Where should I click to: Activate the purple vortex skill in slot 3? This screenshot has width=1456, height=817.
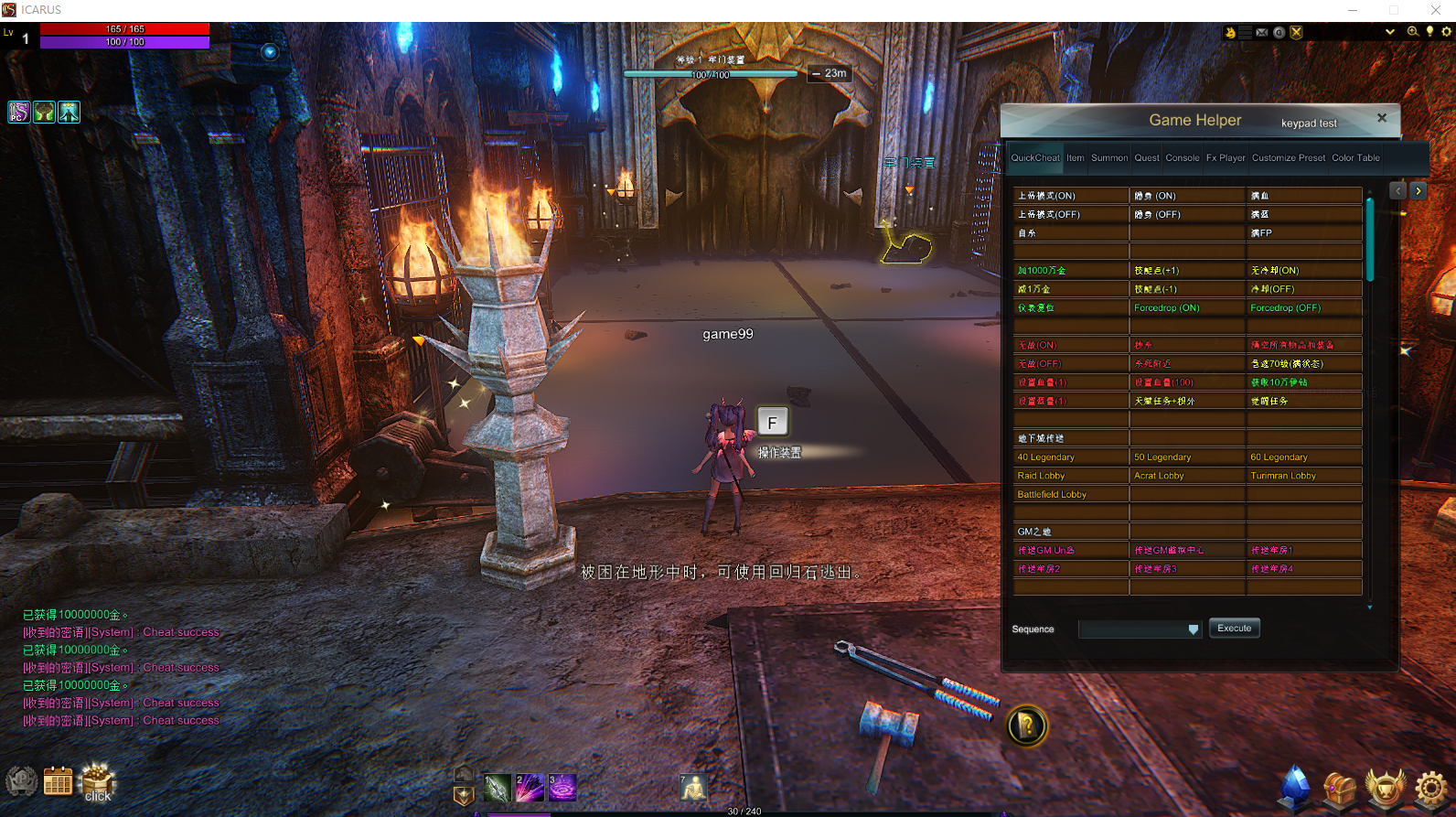point(562,788)
